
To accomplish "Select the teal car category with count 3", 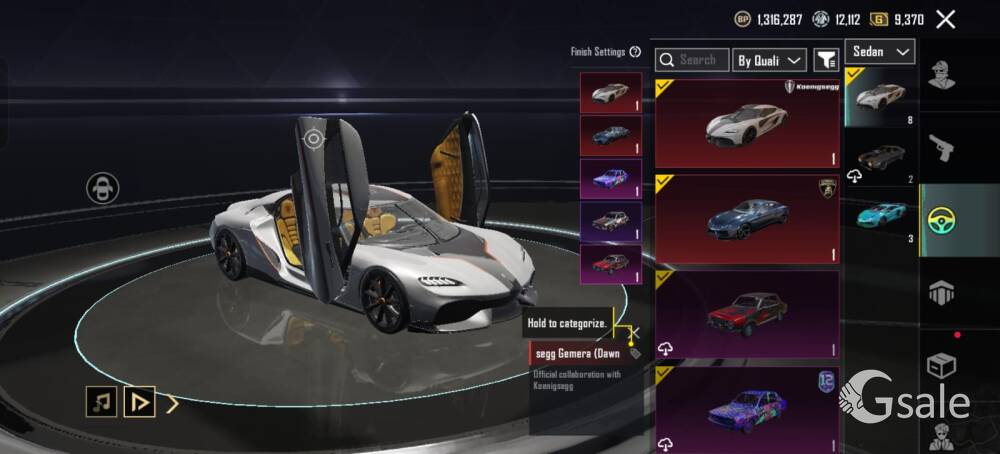I will [880, 217].
